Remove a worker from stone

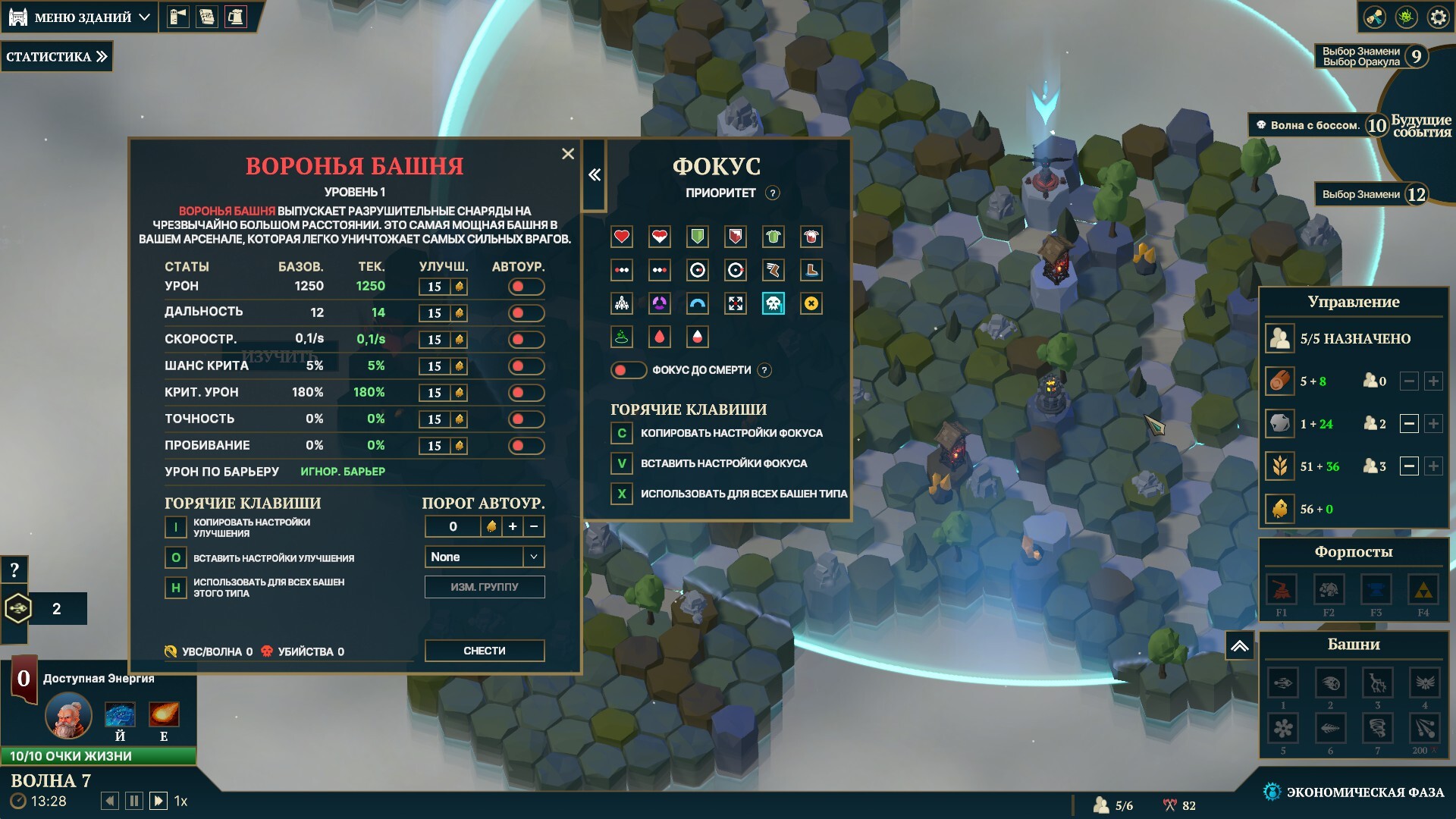point(1409,424)
